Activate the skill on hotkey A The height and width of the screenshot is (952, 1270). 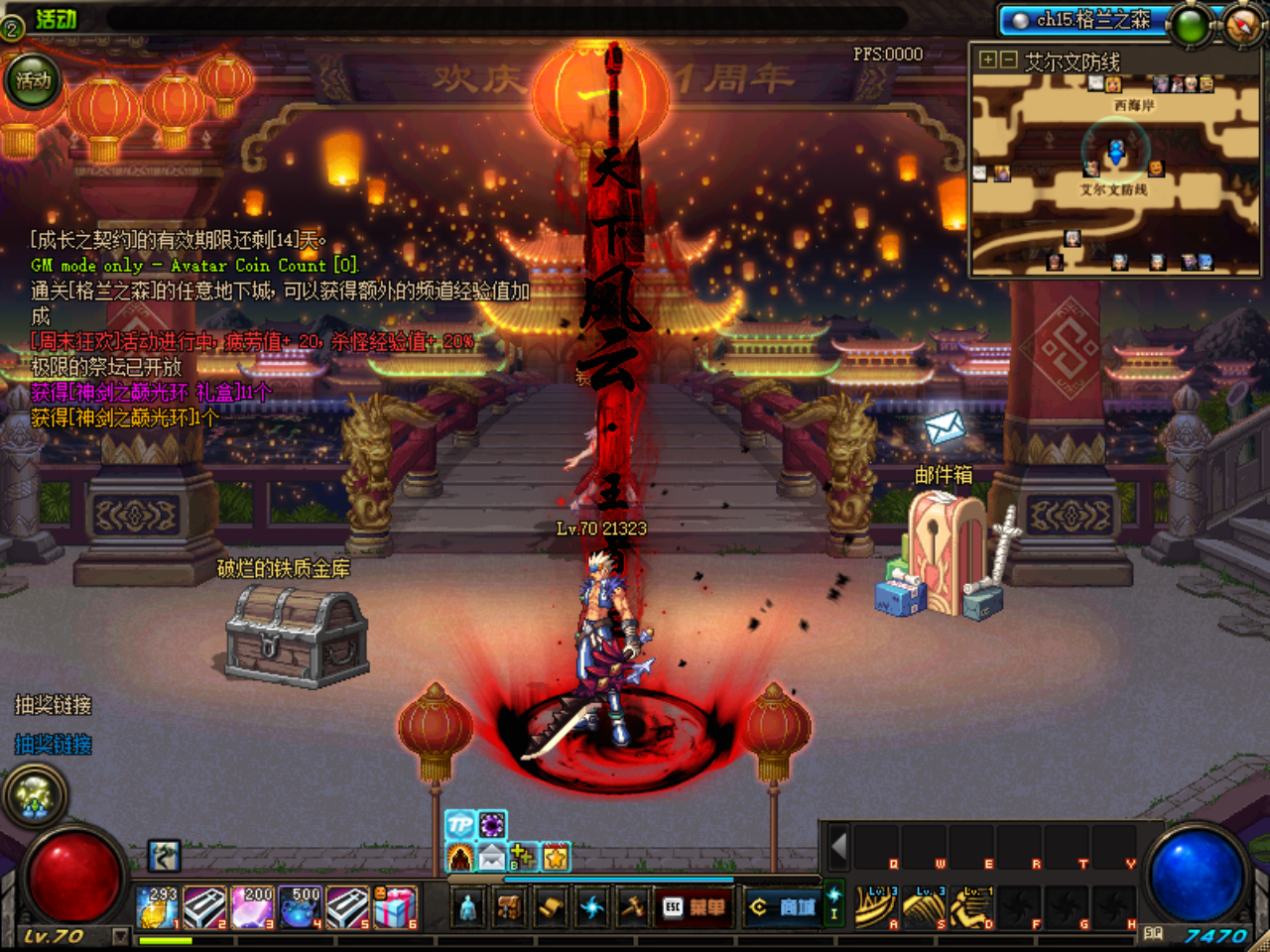[x=876, y=907]
